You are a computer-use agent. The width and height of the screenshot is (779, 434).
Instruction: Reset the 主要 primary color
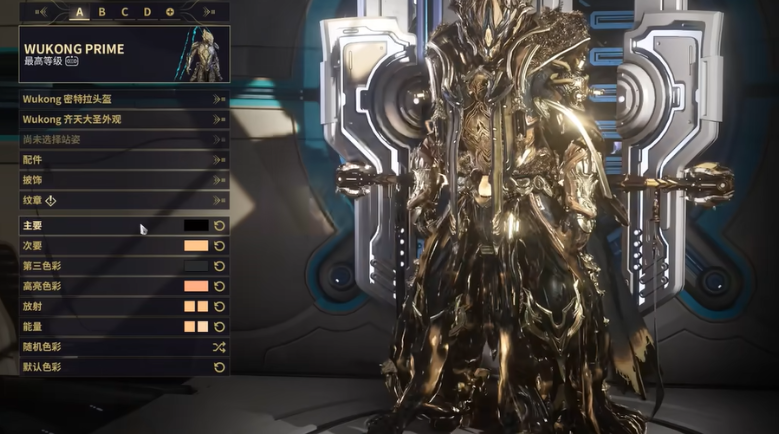click(x=220, y=226)
